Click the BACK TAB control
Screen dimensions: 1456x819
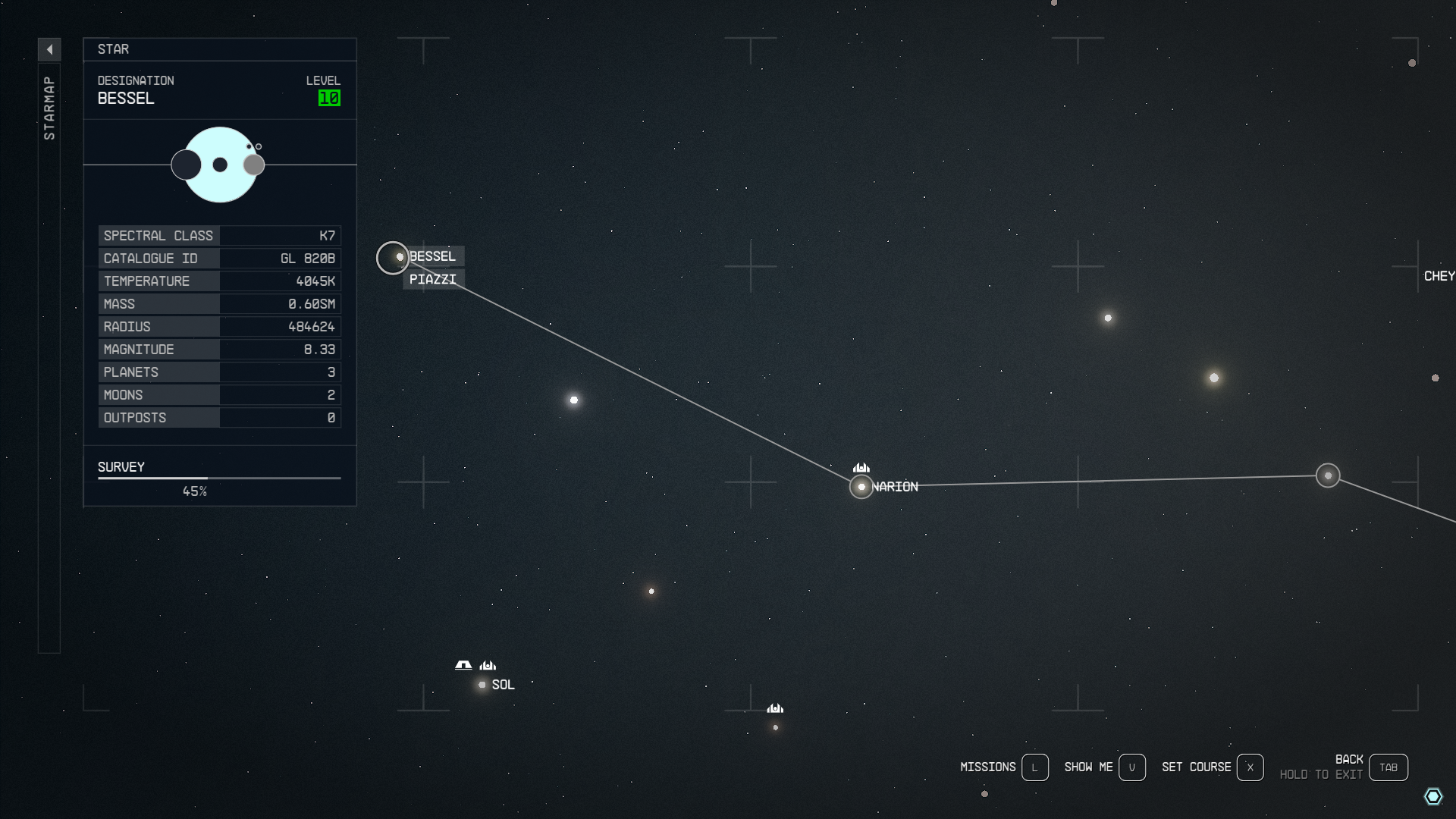point(1389,767)
